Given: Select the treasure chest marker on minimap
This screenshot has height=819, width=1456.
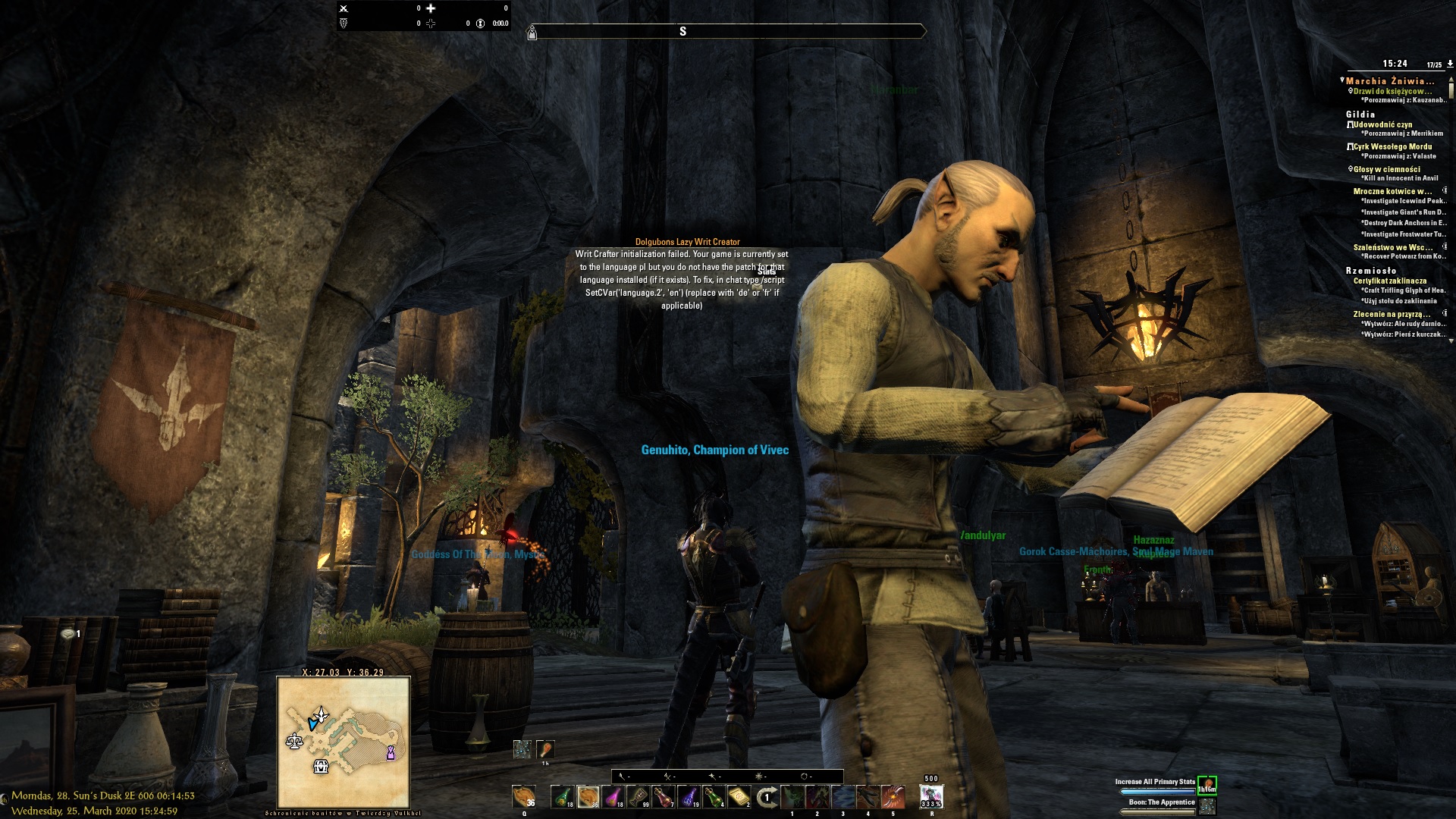Looking at the screenshot, I should click(321, 767).
